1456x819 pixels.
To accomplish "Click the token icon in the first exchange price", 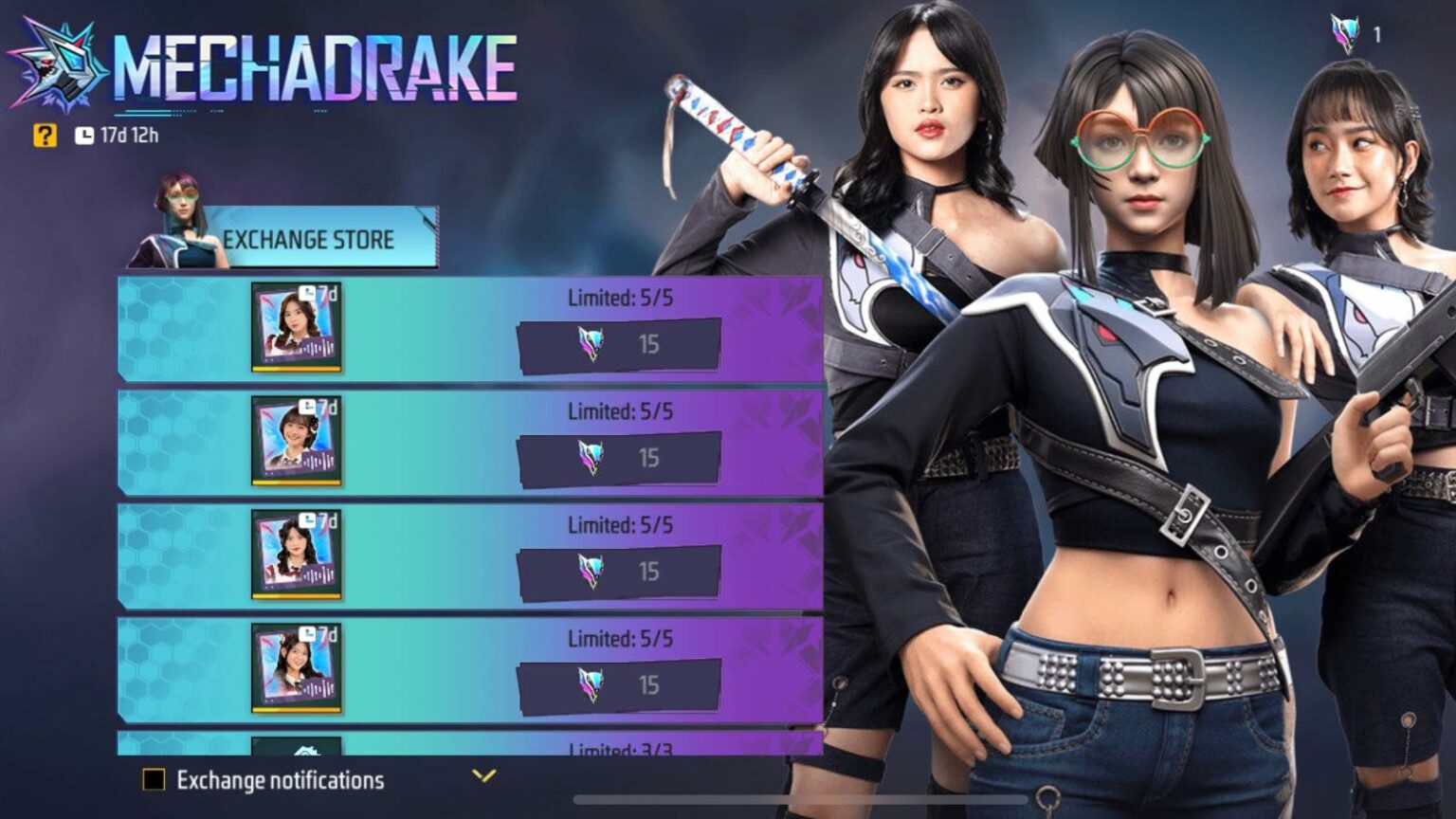I will 591,344.
